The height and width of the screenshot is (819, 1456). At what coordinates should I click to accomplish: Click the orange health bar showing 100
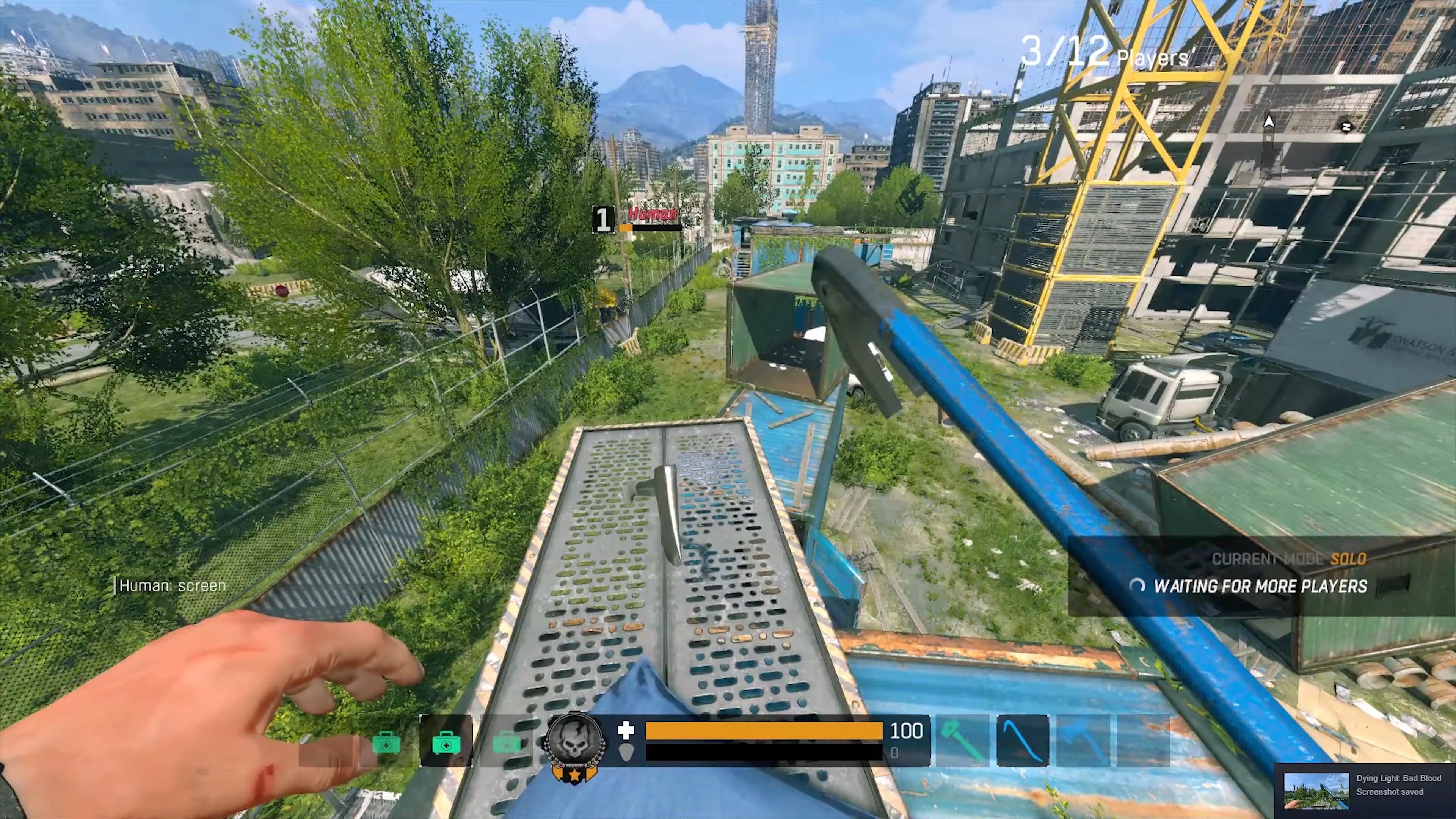[x=763, y=731]
